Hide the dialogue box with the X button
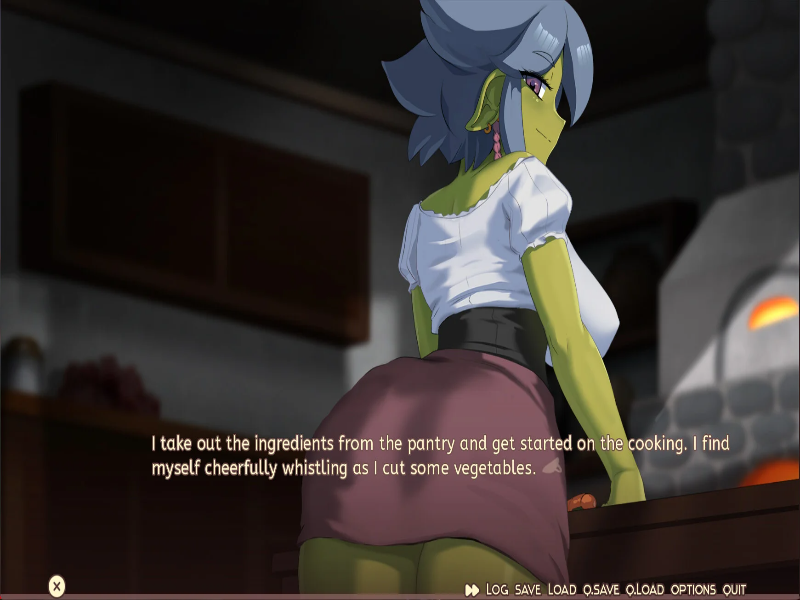Viewport: 800px width, 600px height. point(57,586)
